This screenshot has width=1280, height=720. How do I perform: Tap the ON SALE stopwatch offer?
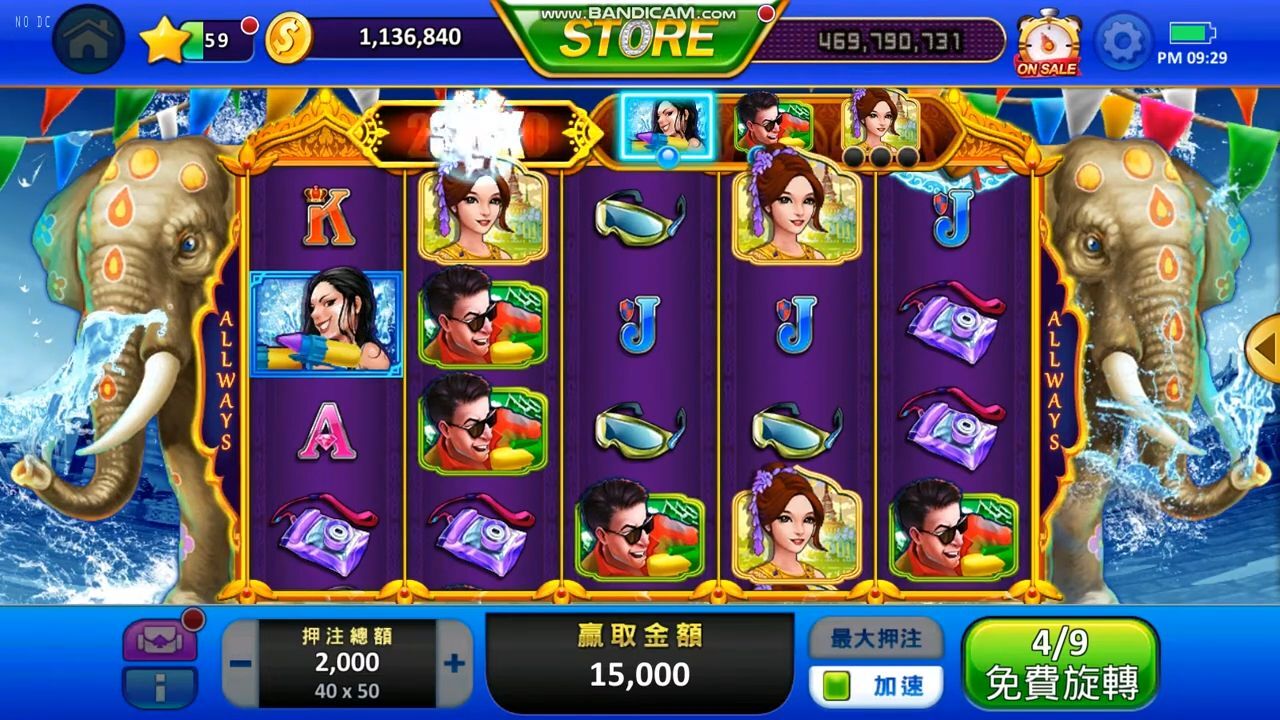click(1047, 44)
